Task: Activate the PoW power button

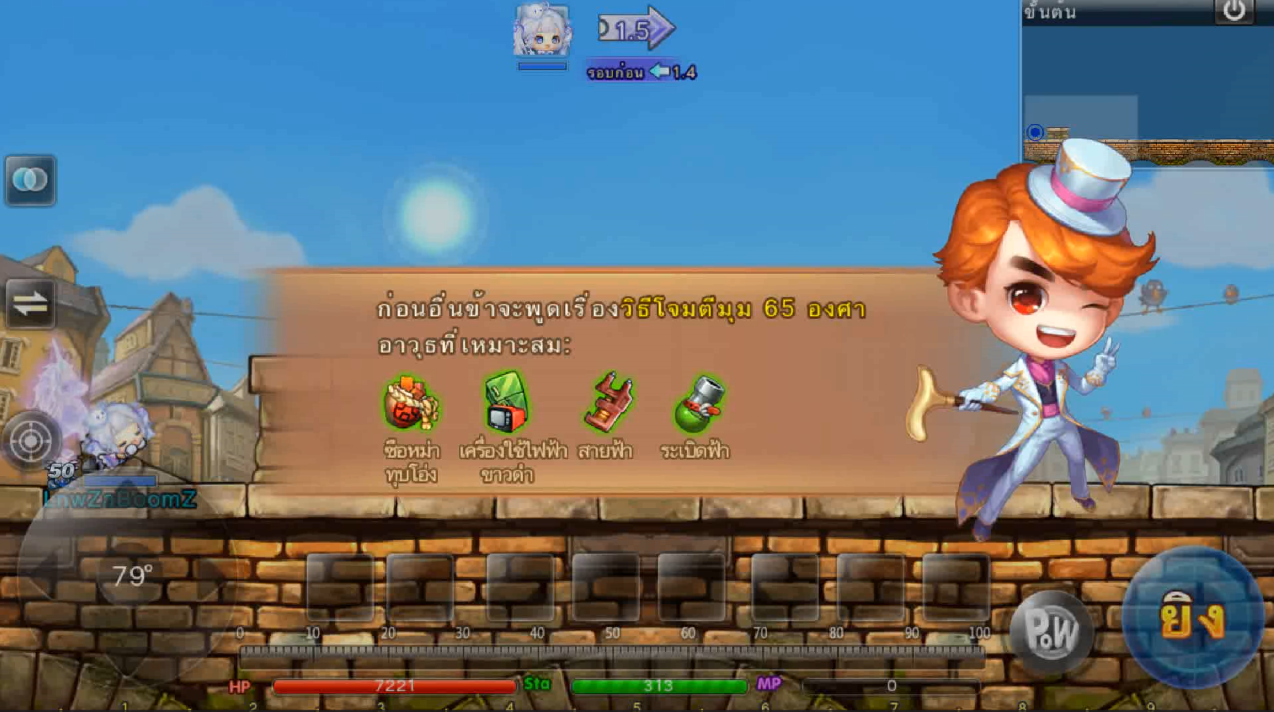Action: coord(1051,631)
